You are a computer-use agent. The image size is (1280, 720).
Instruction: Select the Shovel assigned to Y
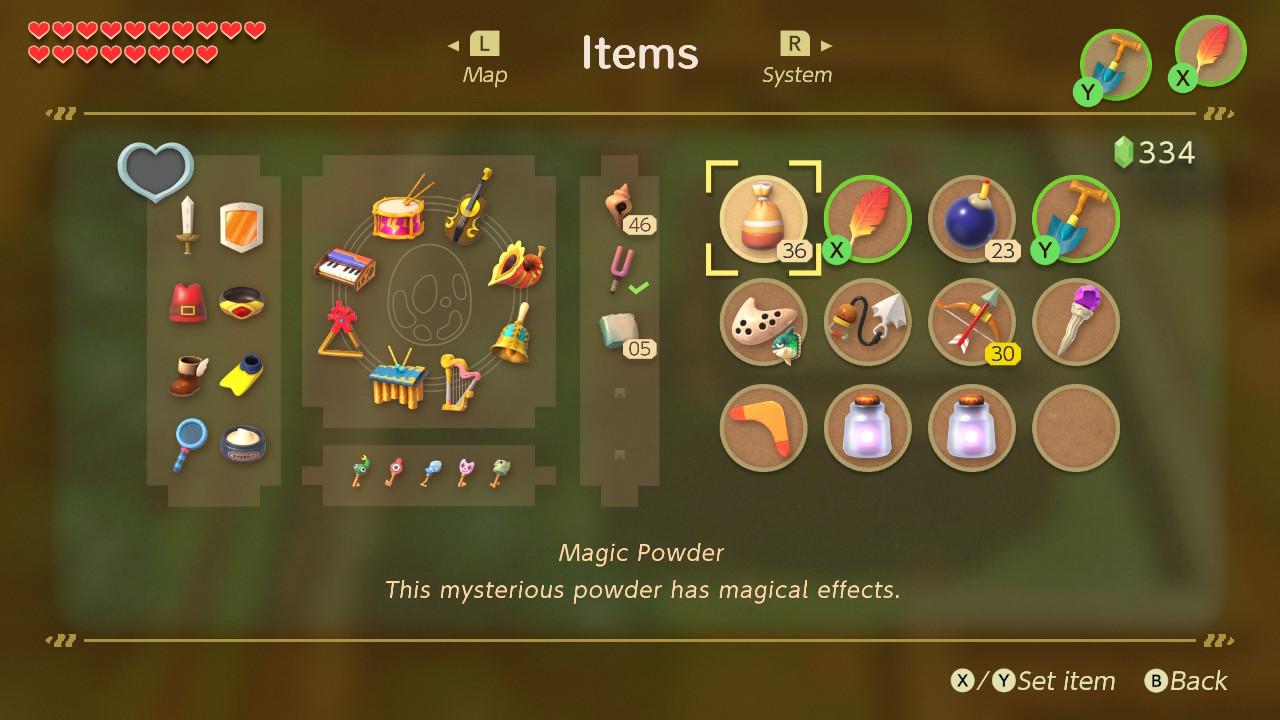click(1075, 218)
